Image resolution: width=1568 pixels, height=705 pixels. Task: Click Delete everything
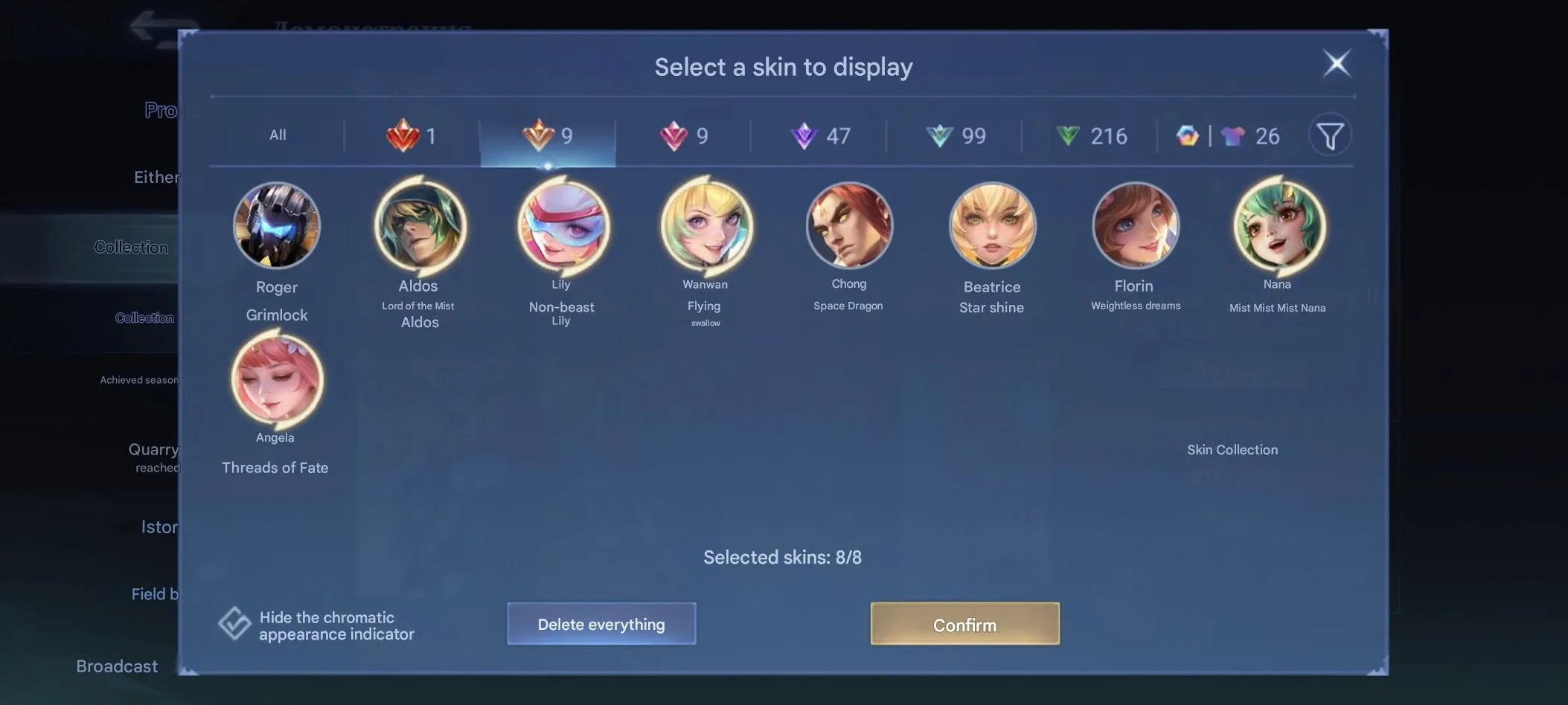[601, 624]
